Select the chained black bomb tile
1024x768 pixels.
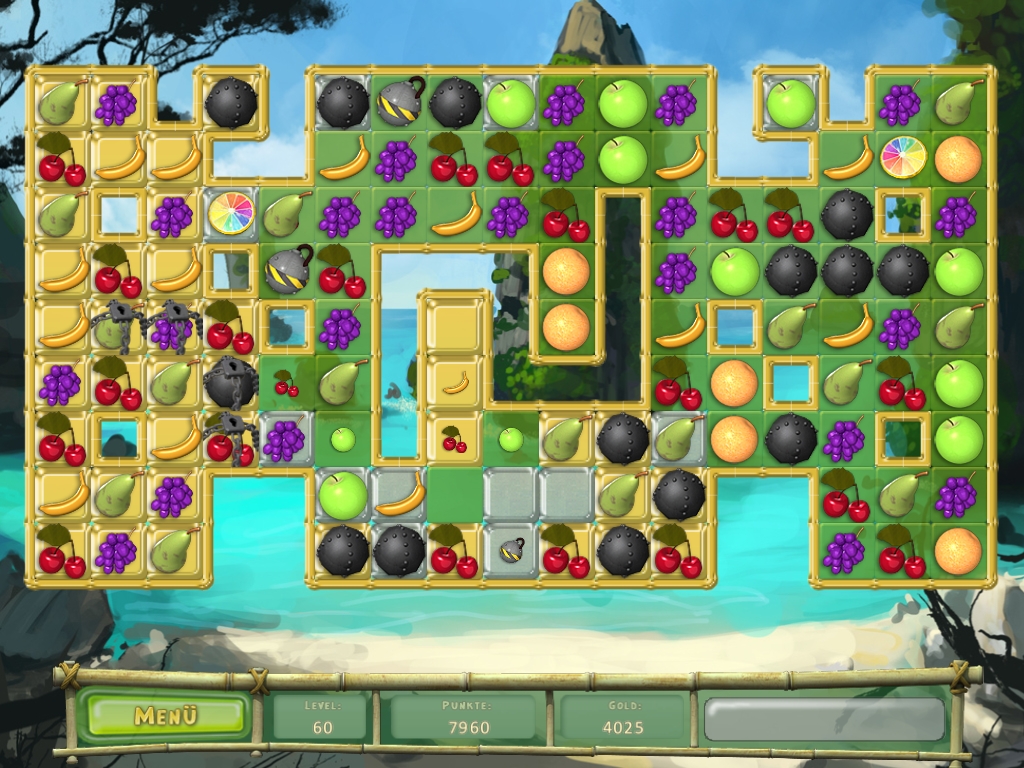(231, 381)
